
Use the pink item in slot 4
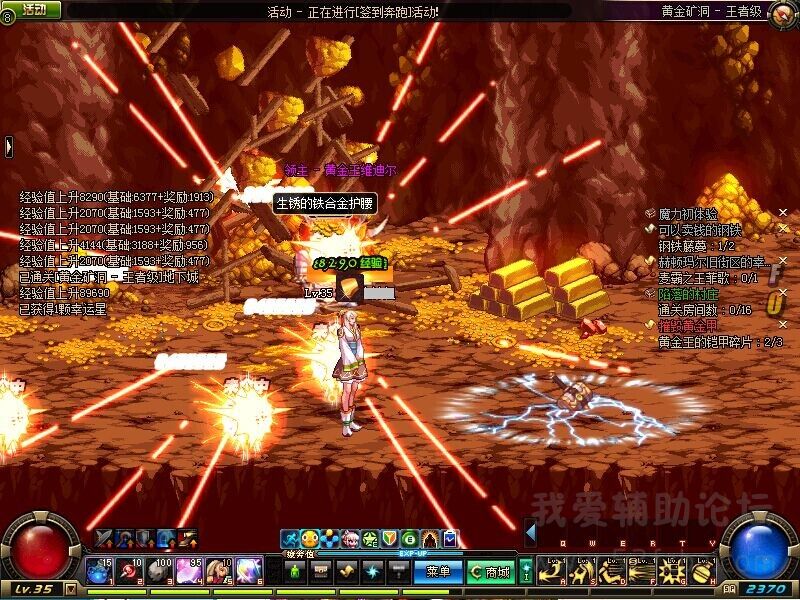(187, 570)
